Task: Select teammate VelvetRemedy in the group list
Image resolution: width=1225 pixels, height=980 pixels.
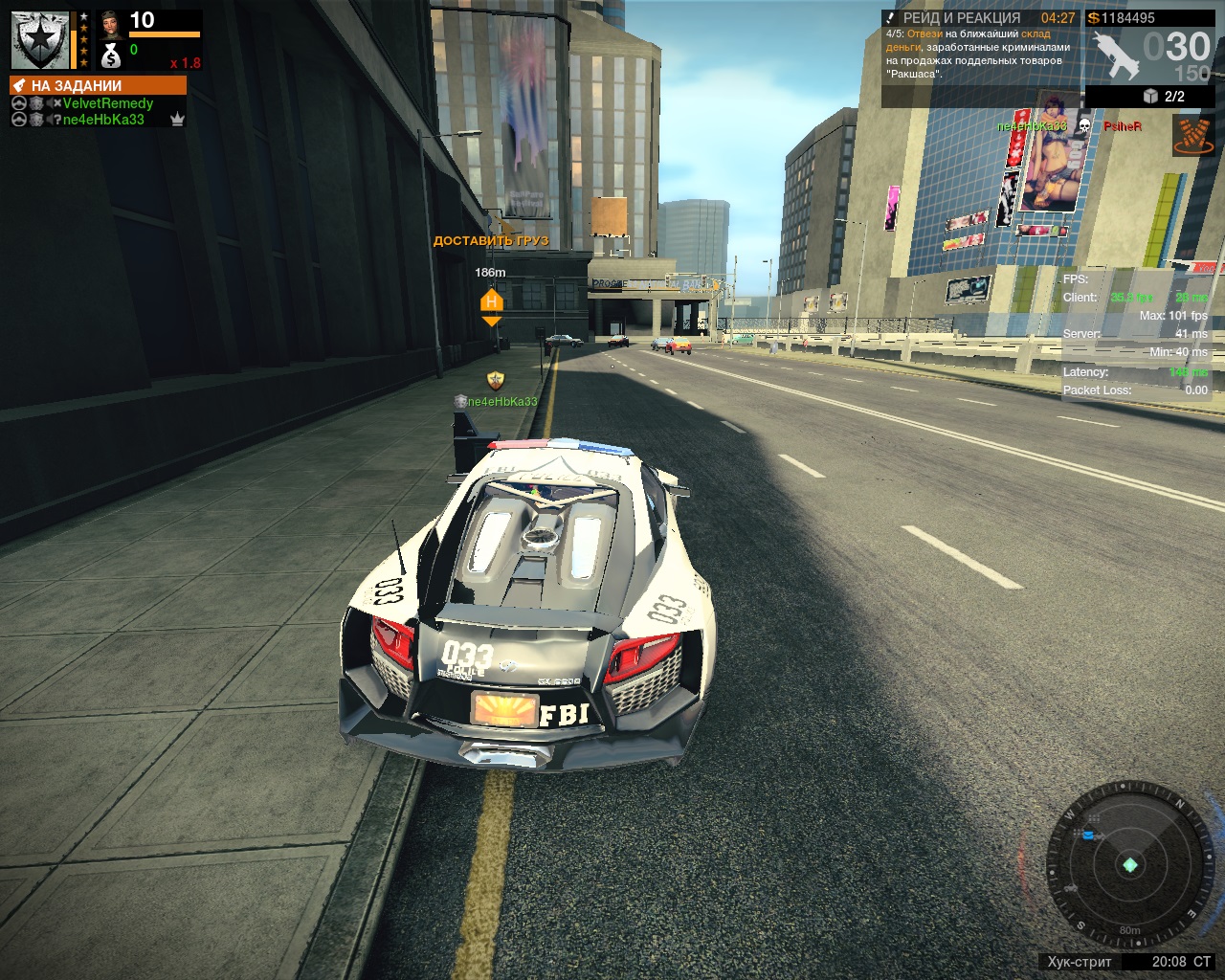Action: pyautogui.click(x=107, y=103)
